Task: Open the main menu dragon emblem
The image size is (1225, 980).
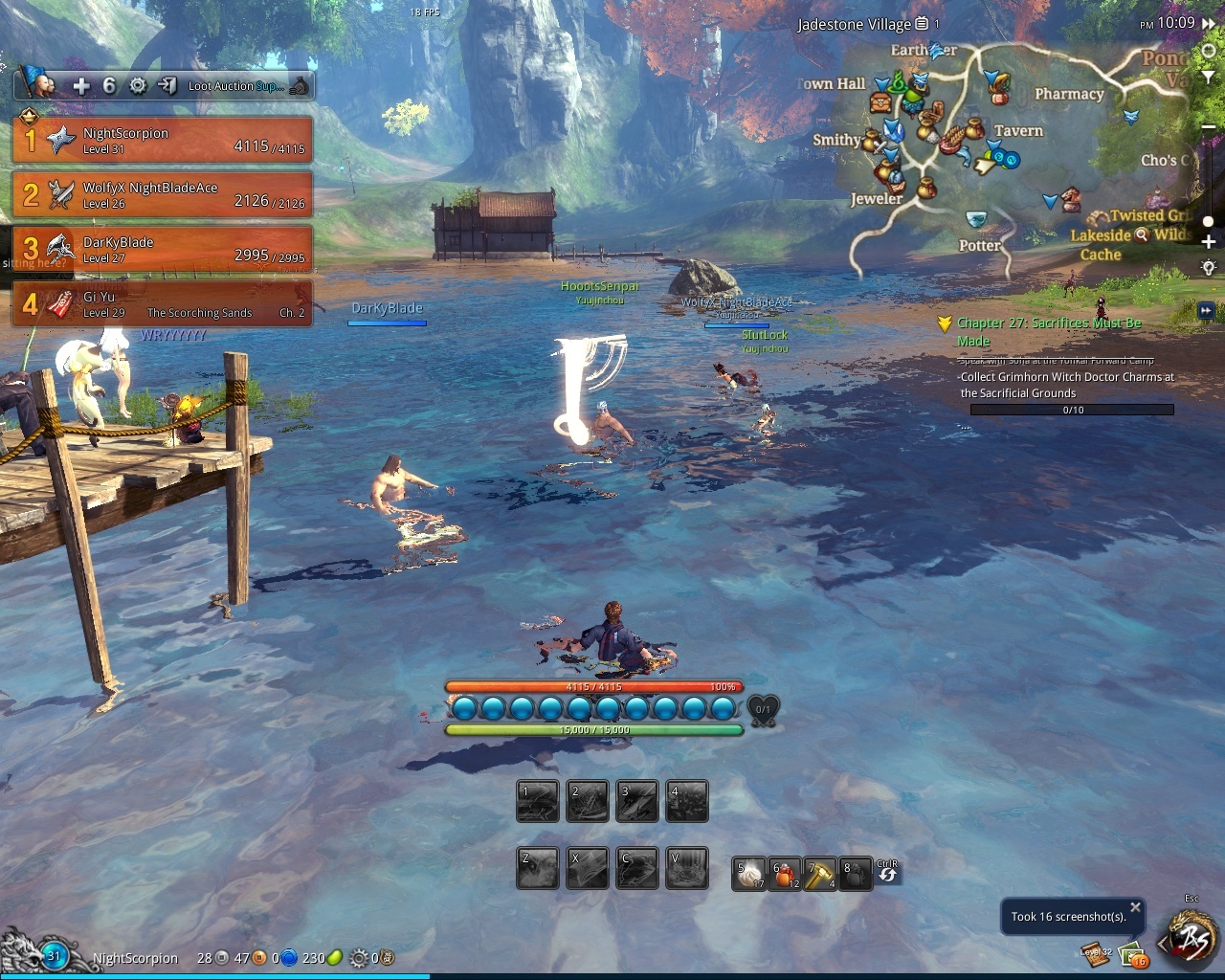Action: (1192, 940)
